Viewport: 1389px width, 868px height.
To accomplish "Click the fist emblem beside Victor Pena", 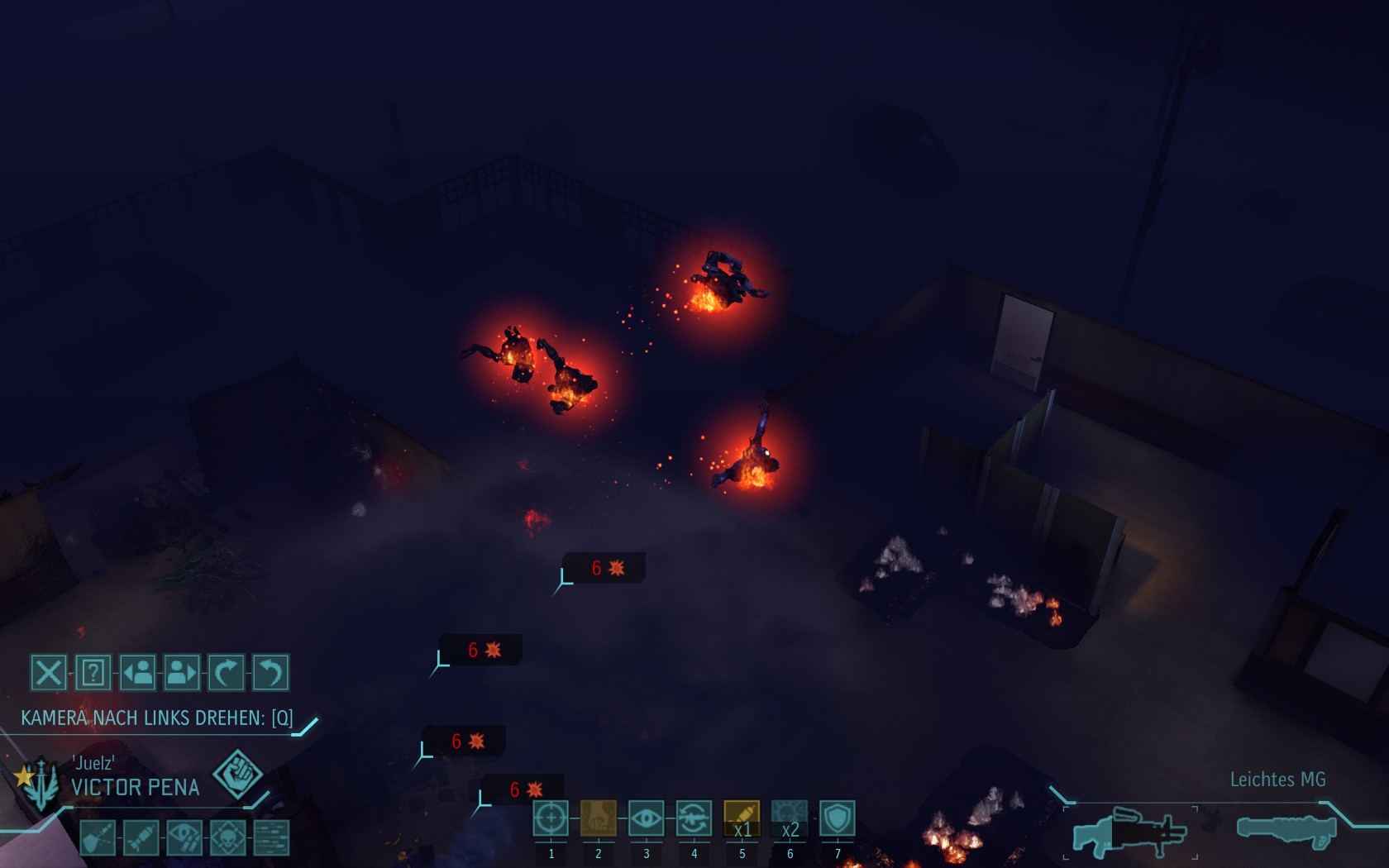I will tap(237, 775).
